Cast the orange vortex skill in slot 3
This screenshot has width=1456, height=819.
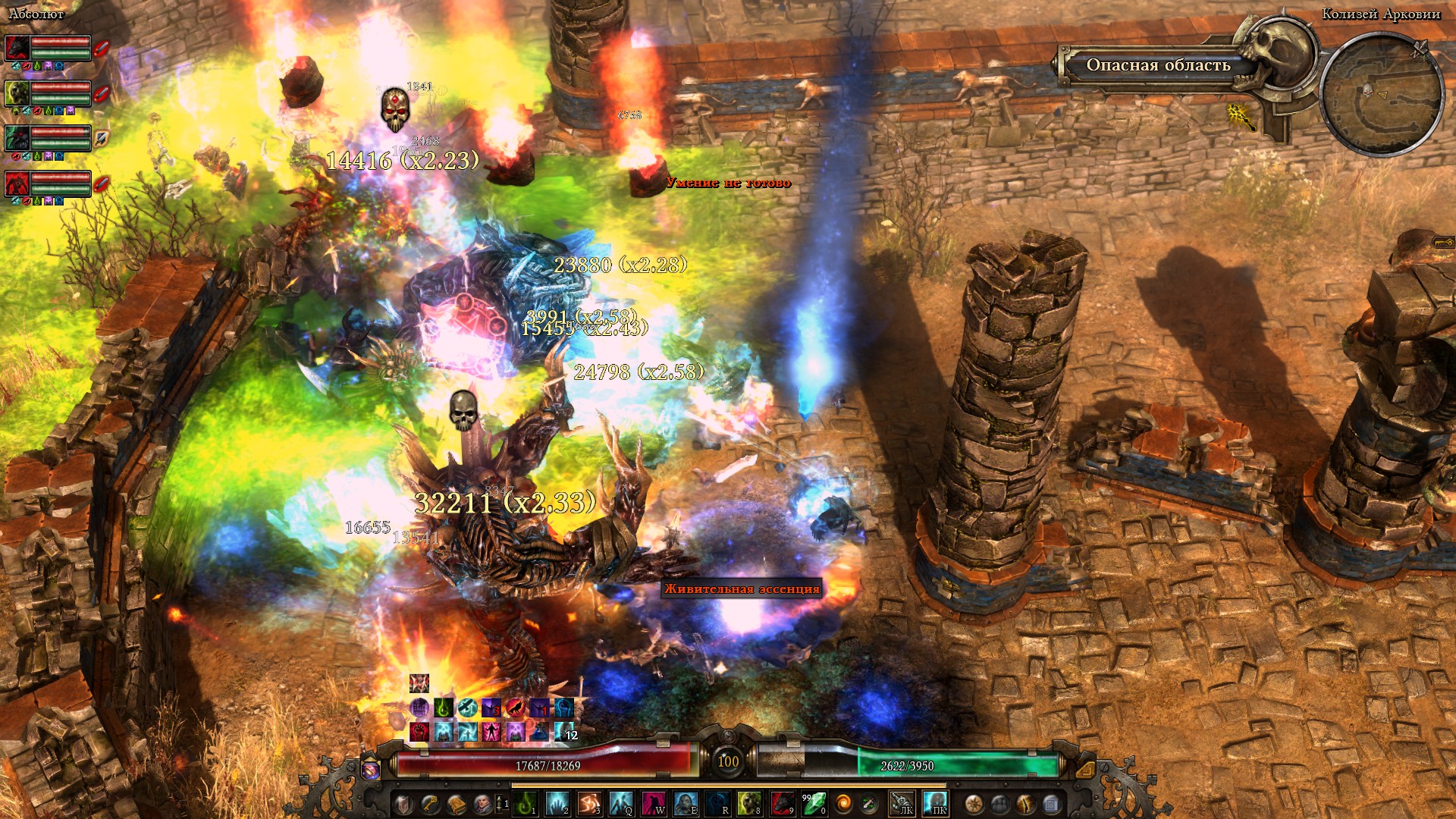589,803
